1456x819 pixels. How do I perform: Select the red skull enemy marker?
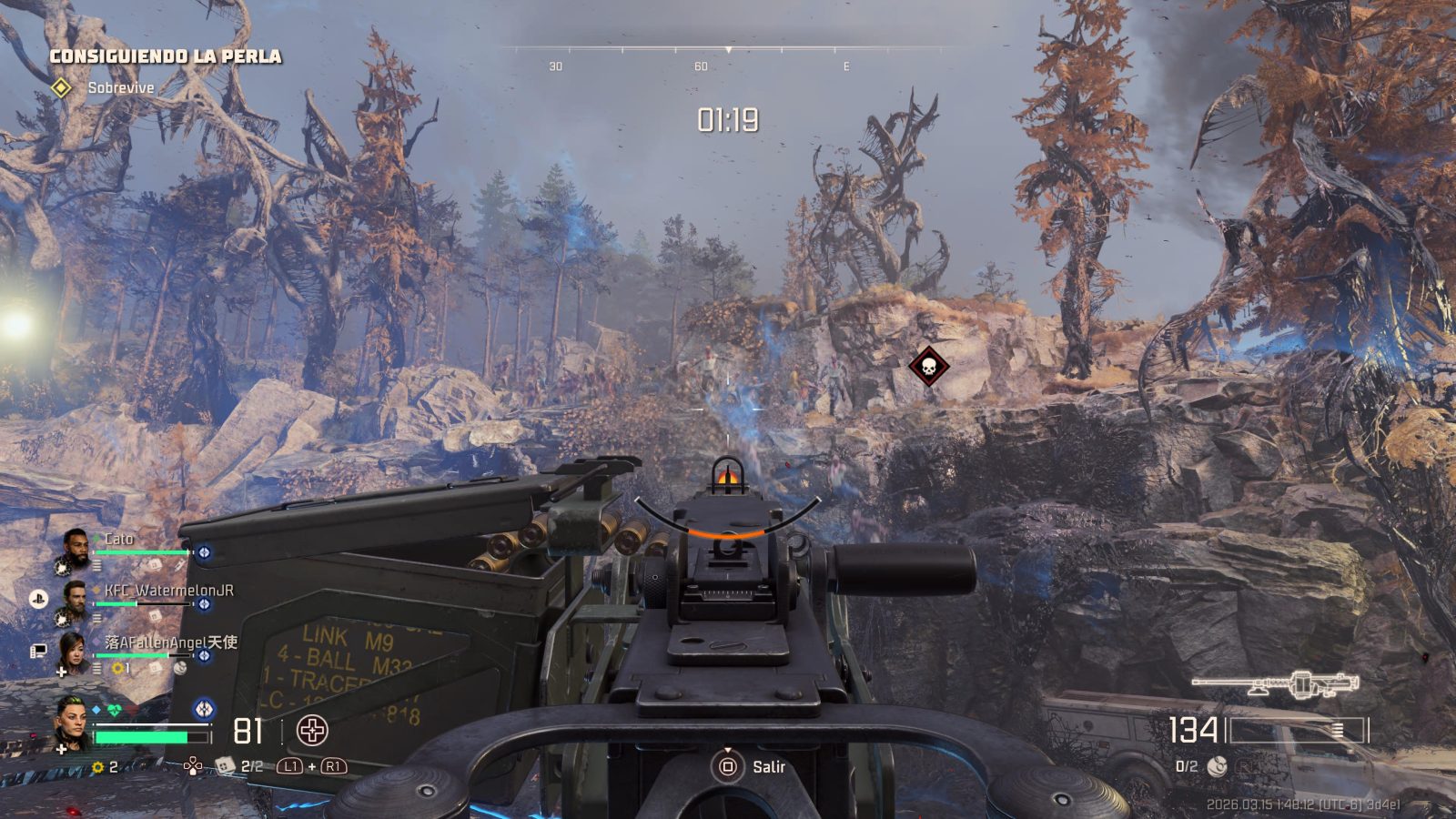click(x=928, y=367)
